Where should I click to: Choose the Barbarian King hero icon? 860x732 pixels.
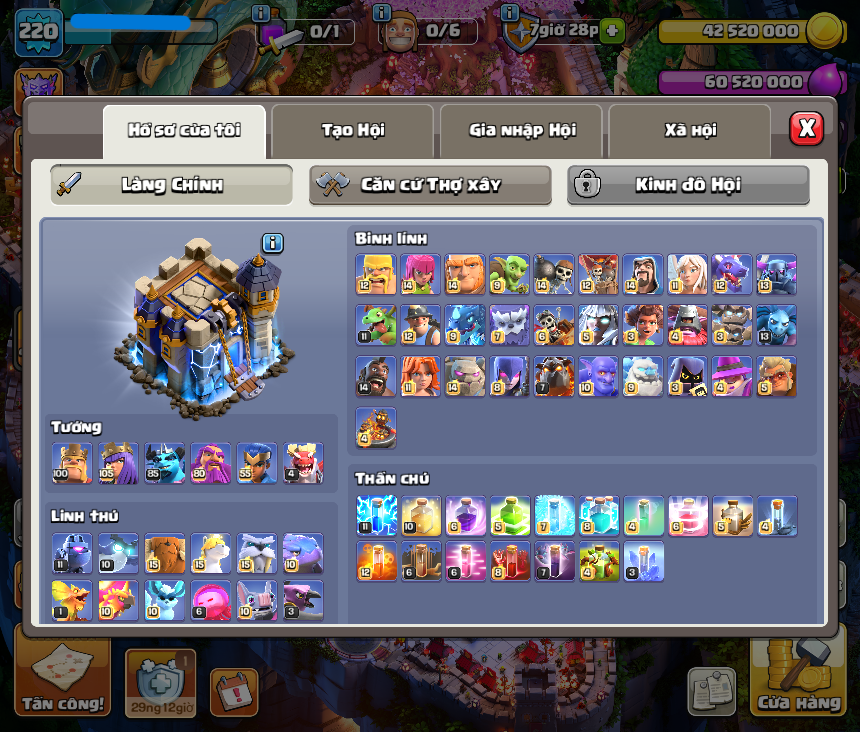[x=72, y=463]
